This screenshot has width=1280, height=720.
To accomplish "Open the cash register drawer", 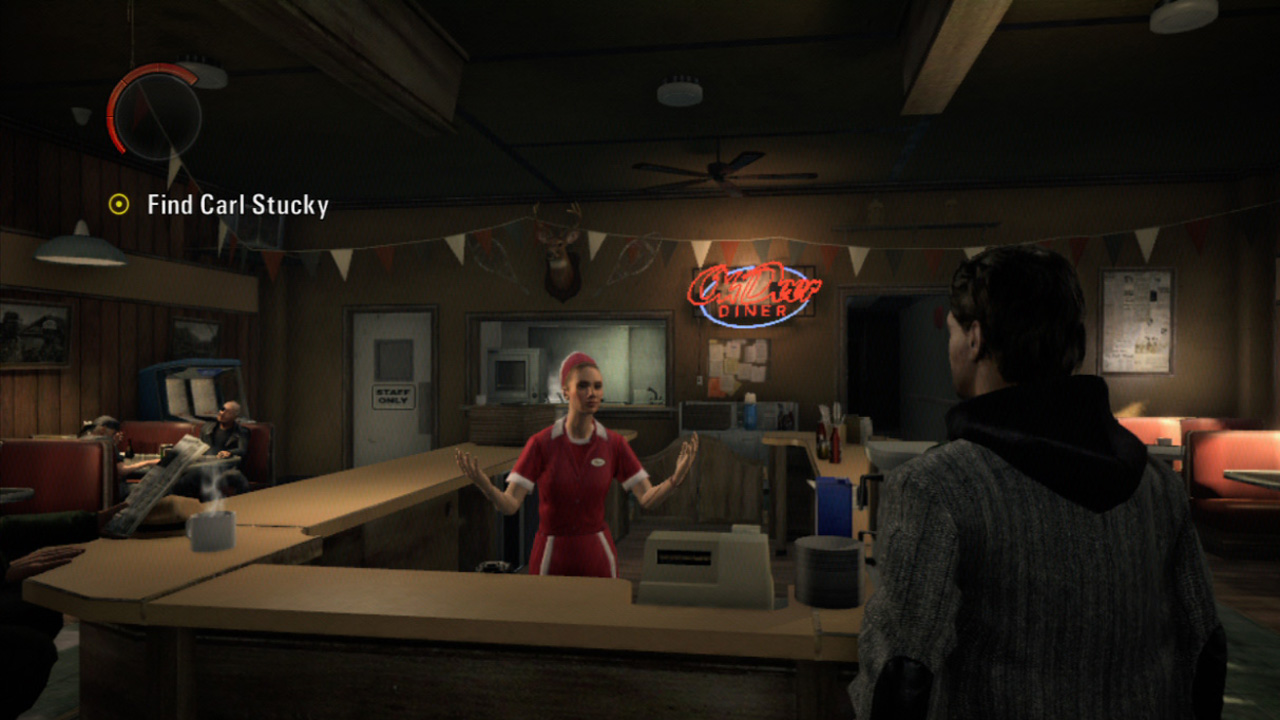I will click(x=690, y=595).
